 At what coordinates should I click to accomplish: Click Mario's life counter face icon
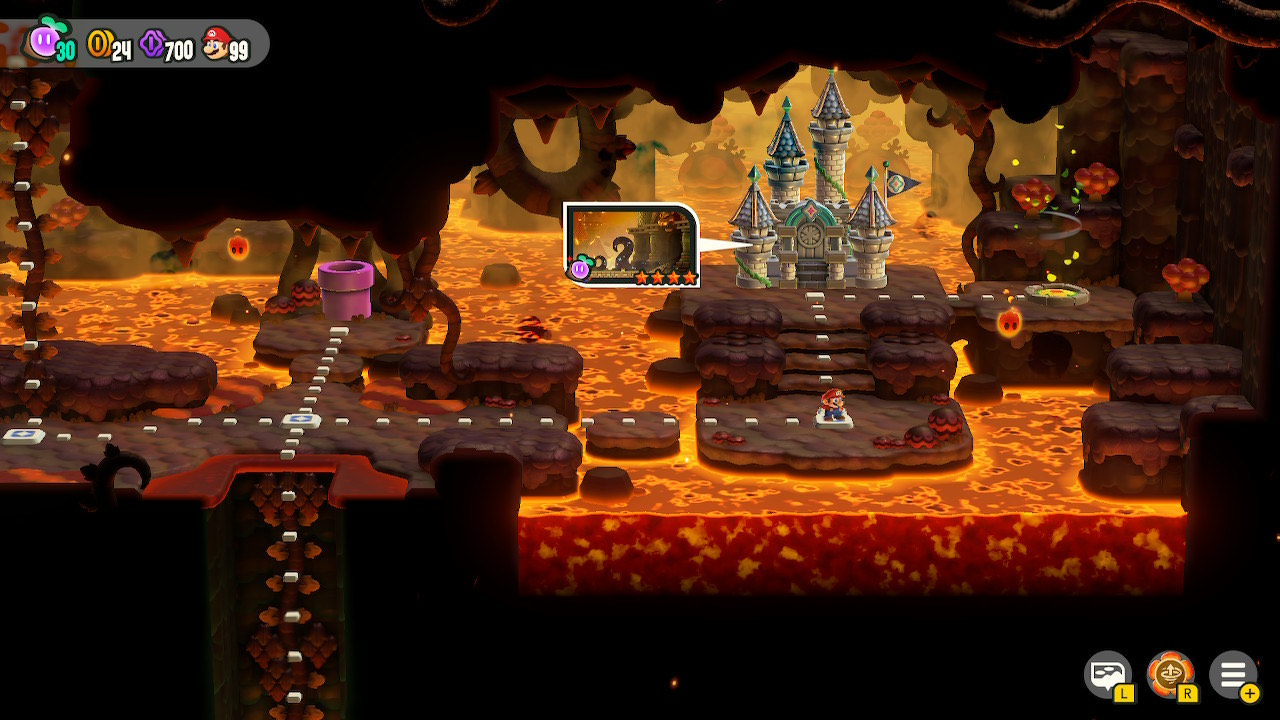[216, 37]
